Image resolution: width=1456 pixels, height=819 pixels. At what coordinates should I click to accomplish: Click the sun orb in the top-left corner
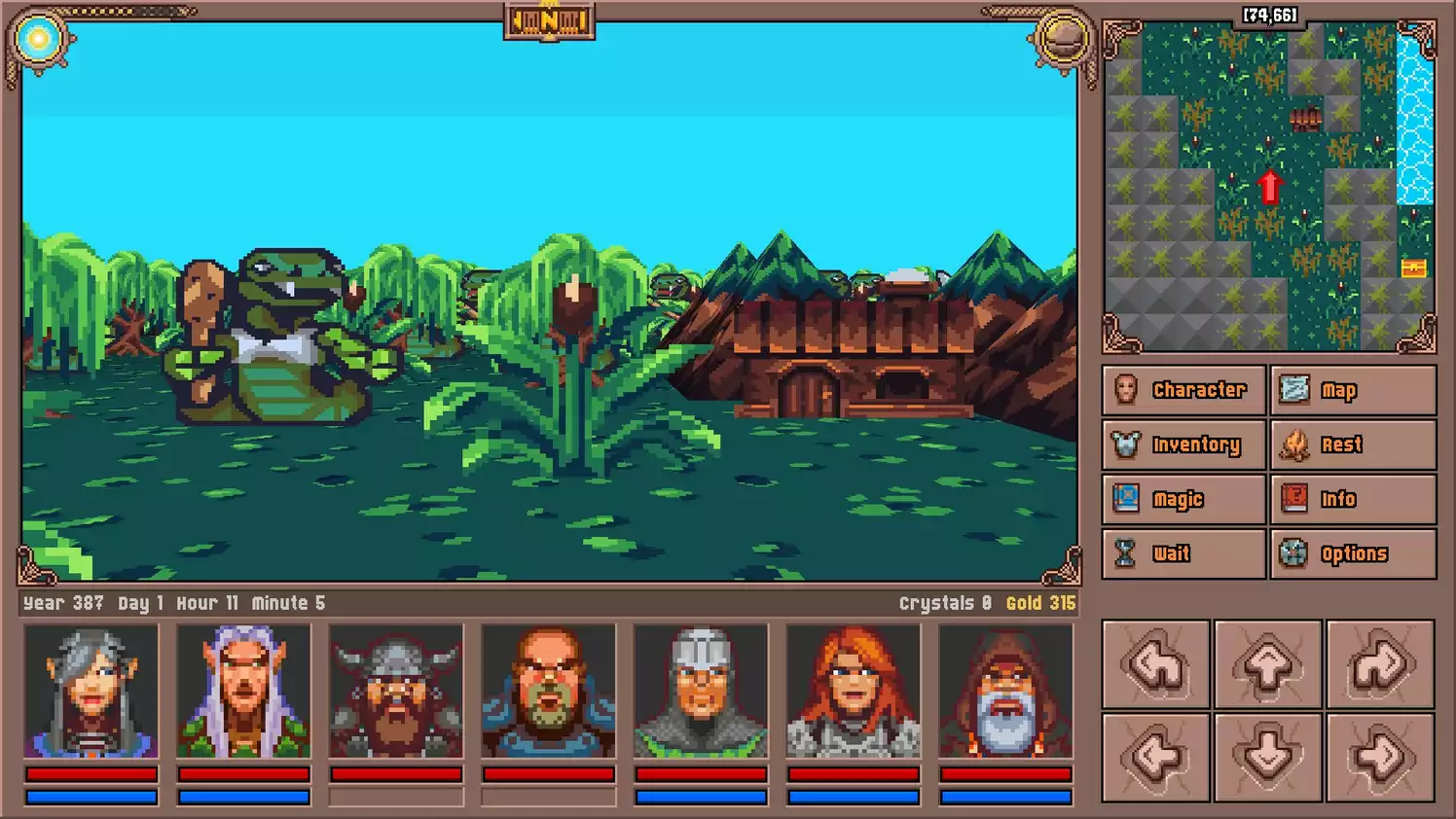[40, 40]
